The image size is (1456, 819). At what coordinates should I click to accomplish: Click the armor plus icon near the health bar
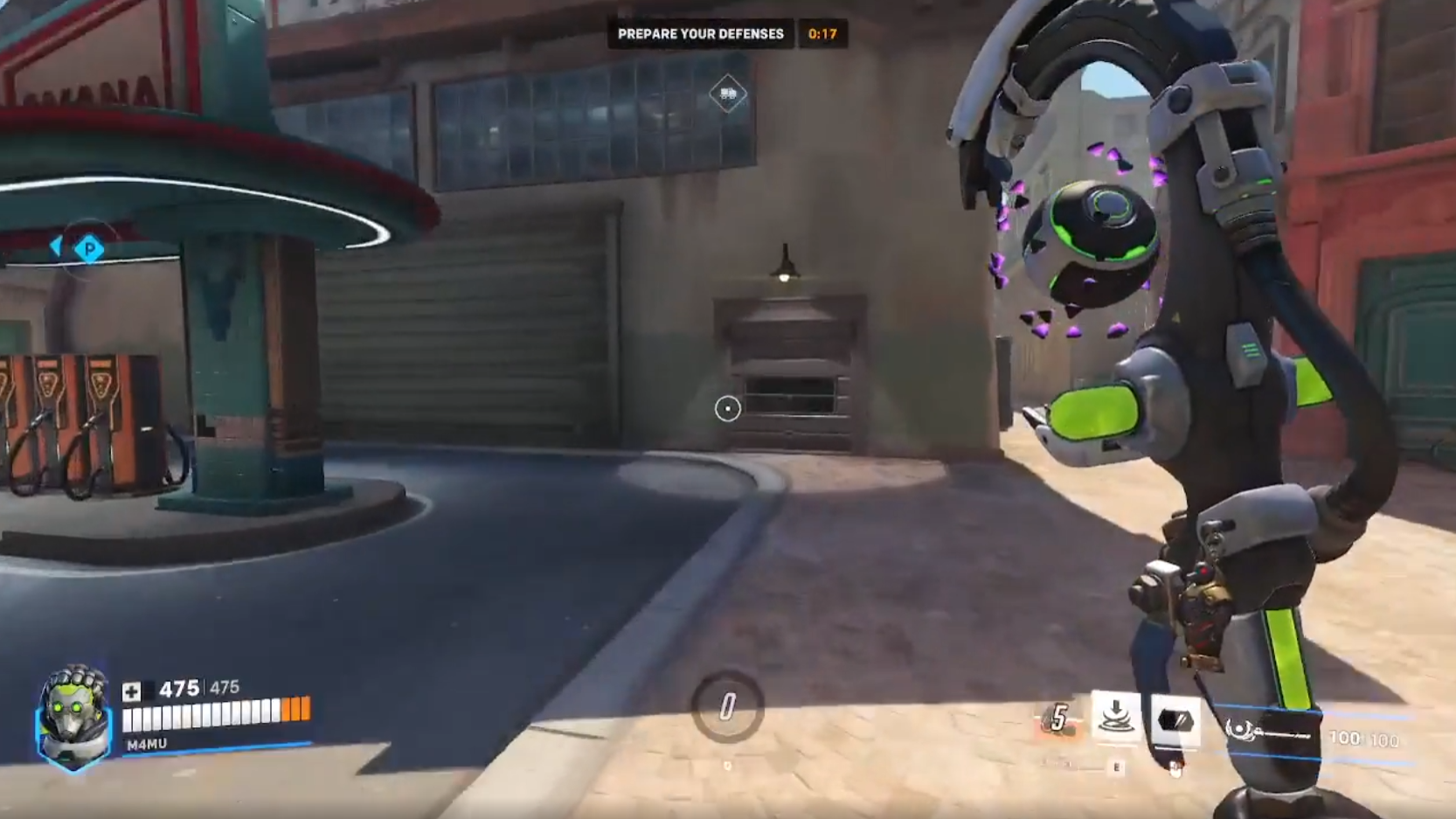(133, 691)
